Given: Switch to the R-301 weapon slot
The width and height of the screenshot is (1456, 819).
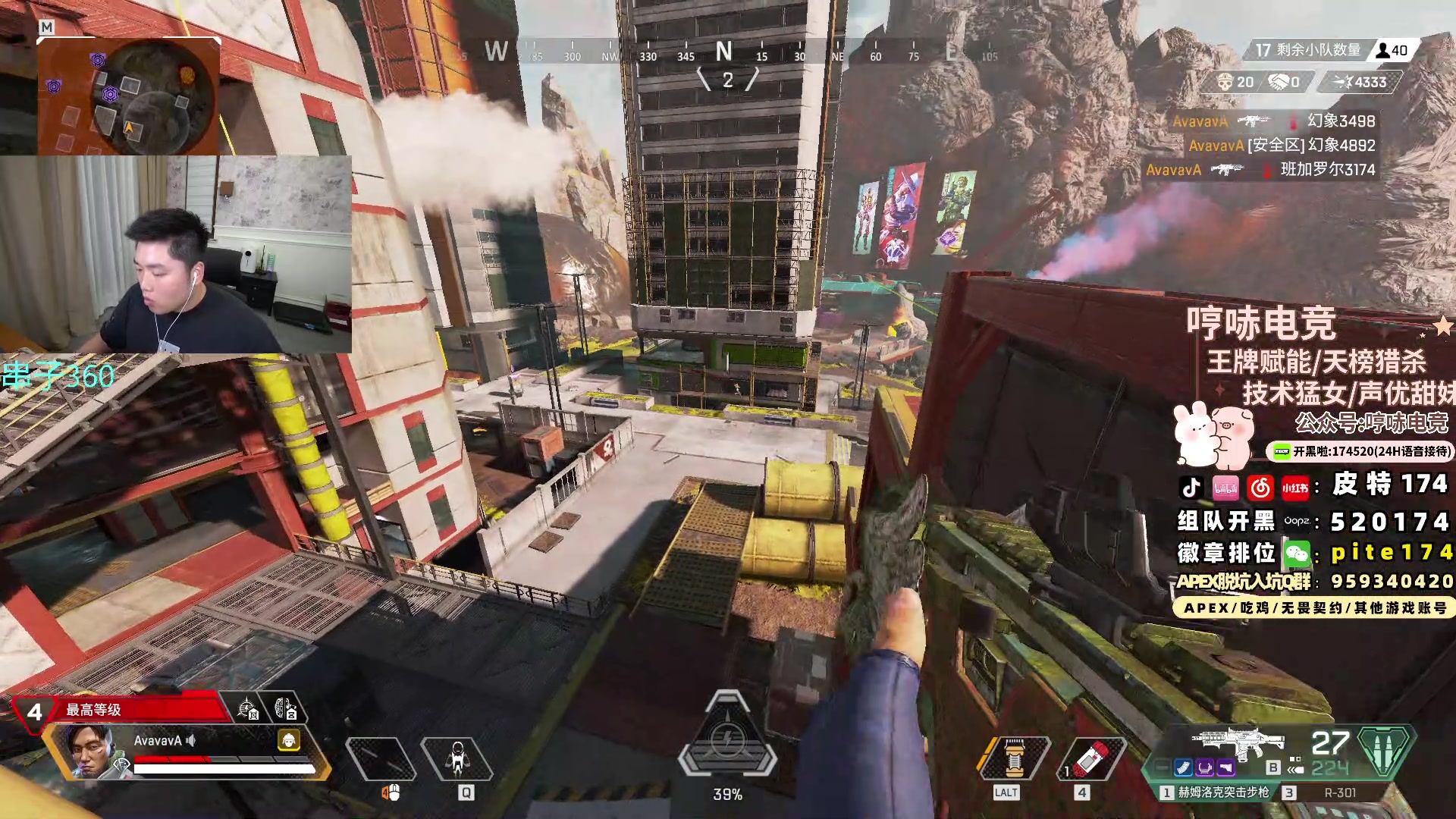Looking at the screenshot, I should pos(1338,792).
